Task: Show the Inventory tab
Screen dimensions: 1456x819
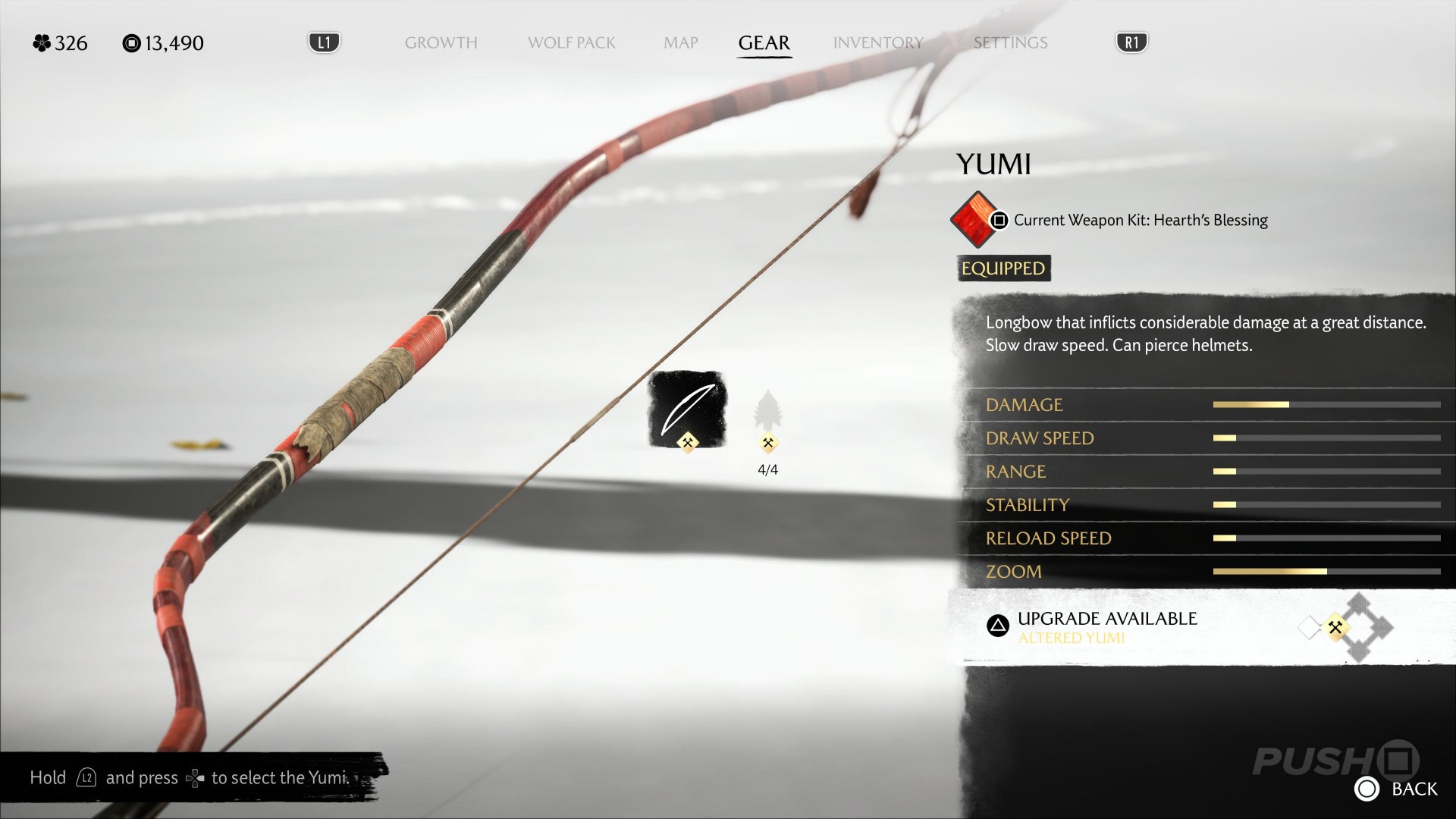Action: 878,43
